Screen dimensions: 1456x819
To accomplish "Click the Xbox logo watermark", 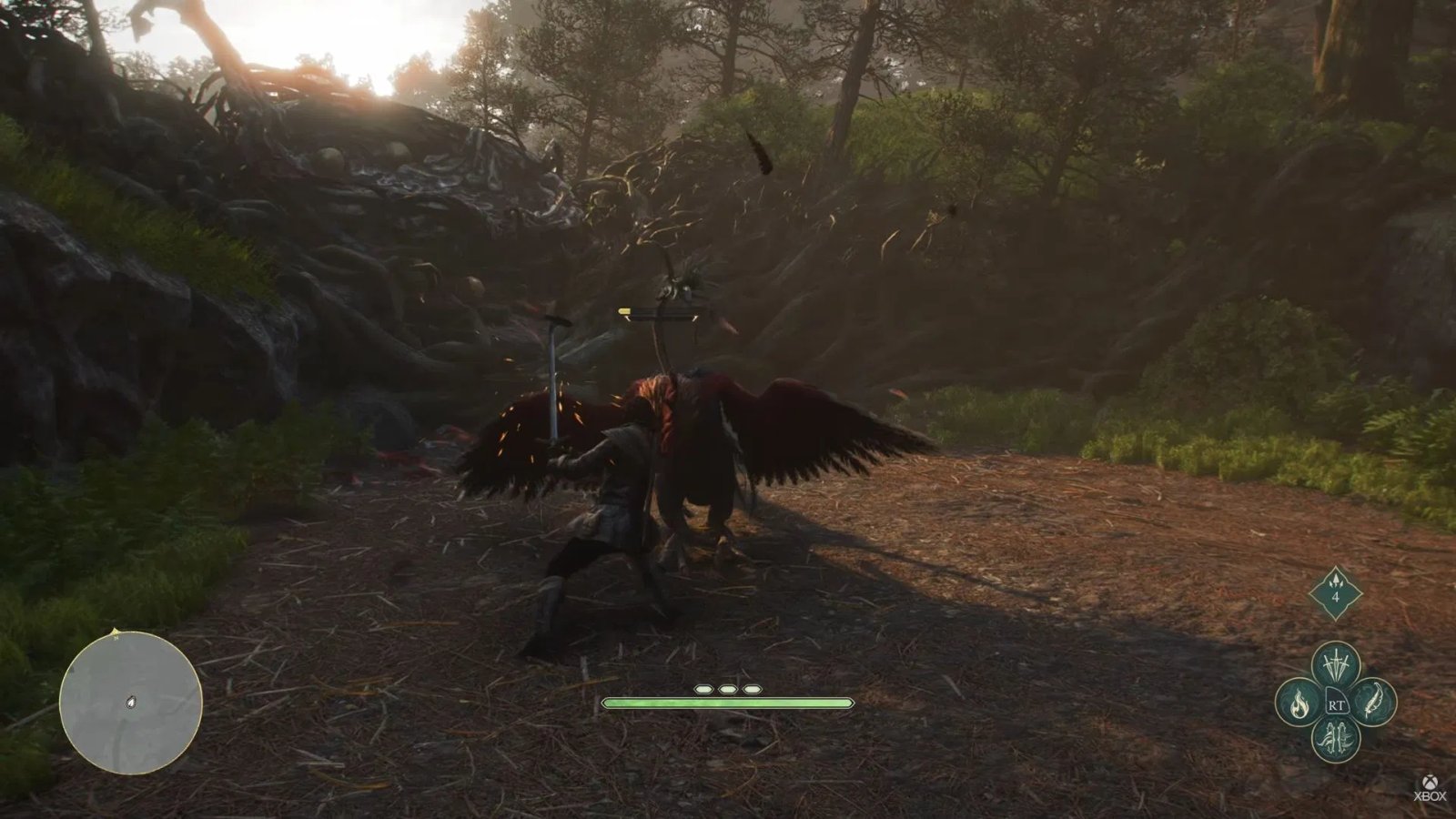I will (x=1430, y=781).
